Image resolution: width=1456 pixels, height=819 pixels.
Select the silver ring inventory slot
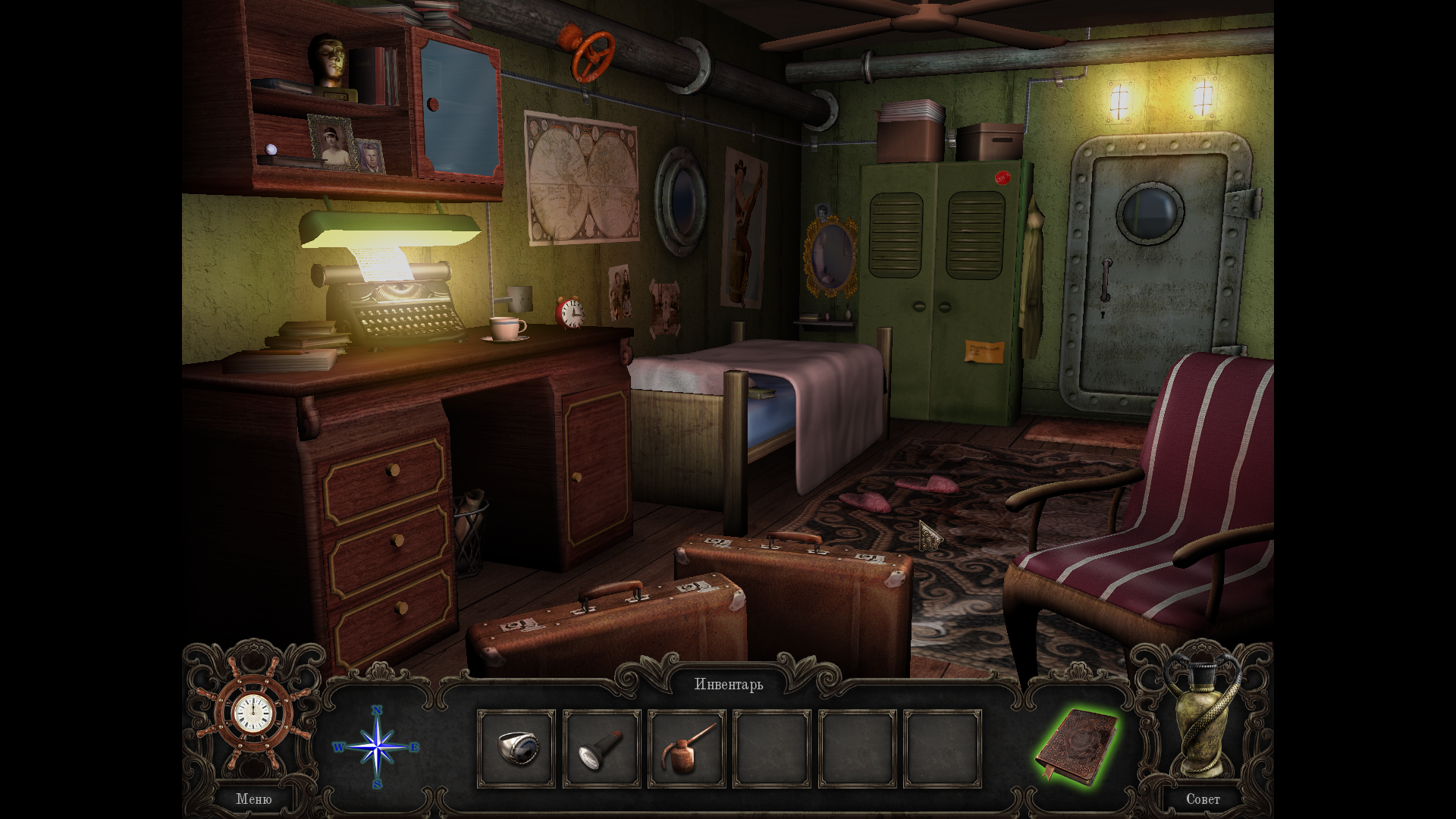tap(516, 748)
